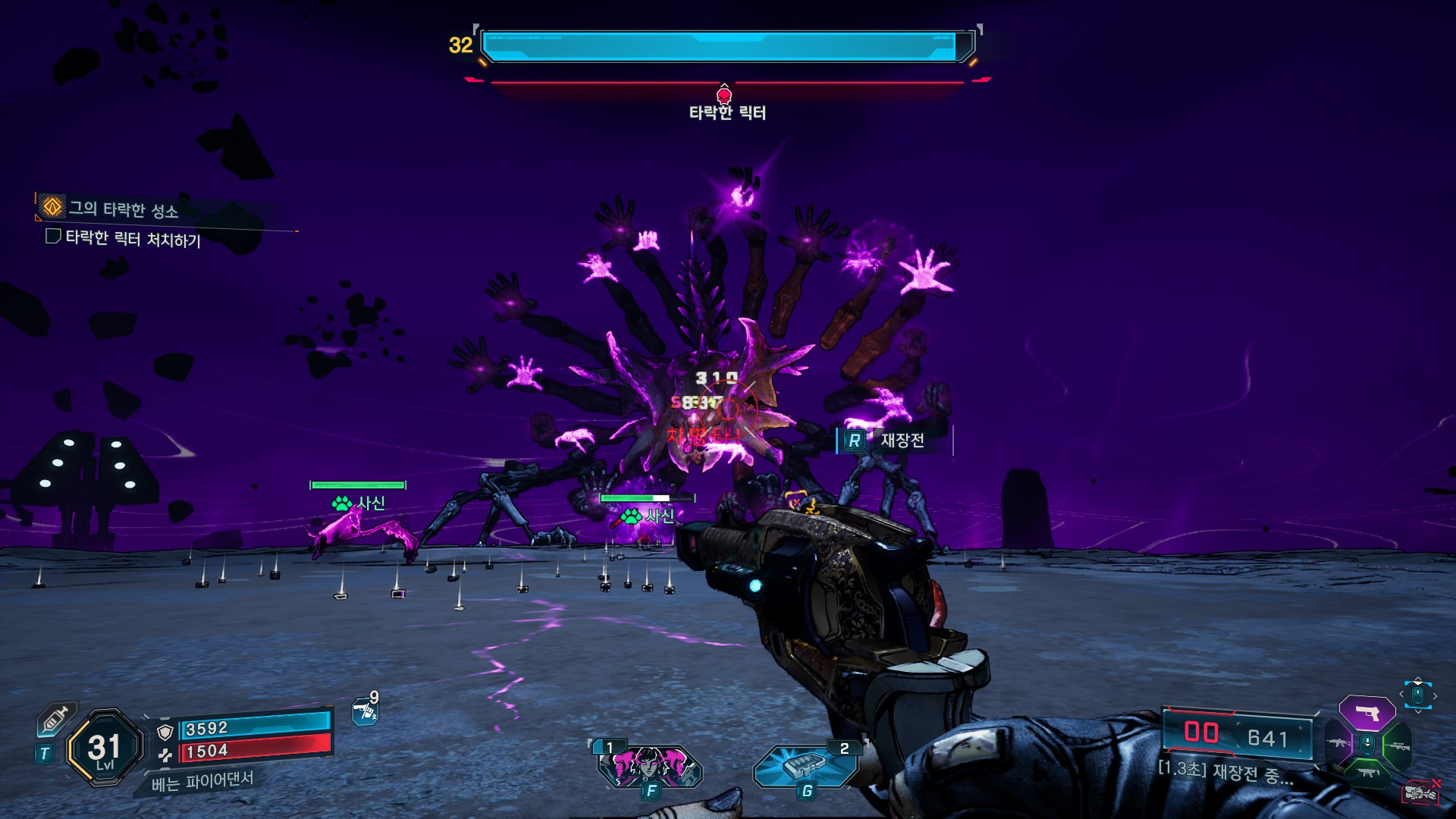Click the gun buff icon showing 9
Viewport: 1456px width, 819px height.
(366, 711)
